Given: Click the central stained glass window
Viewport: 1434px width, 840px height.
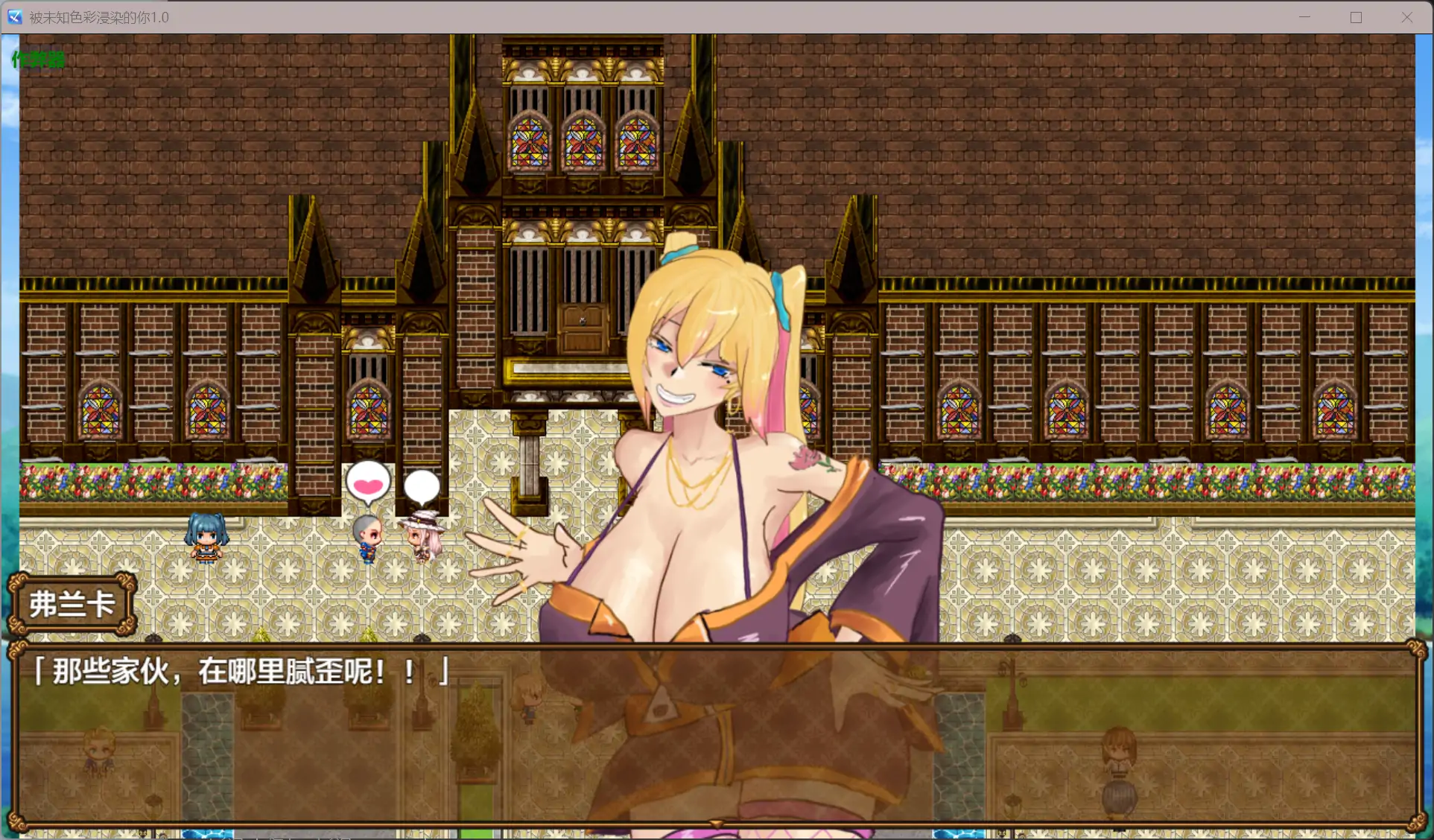Looking at the screenshot, I should [584, 141].
